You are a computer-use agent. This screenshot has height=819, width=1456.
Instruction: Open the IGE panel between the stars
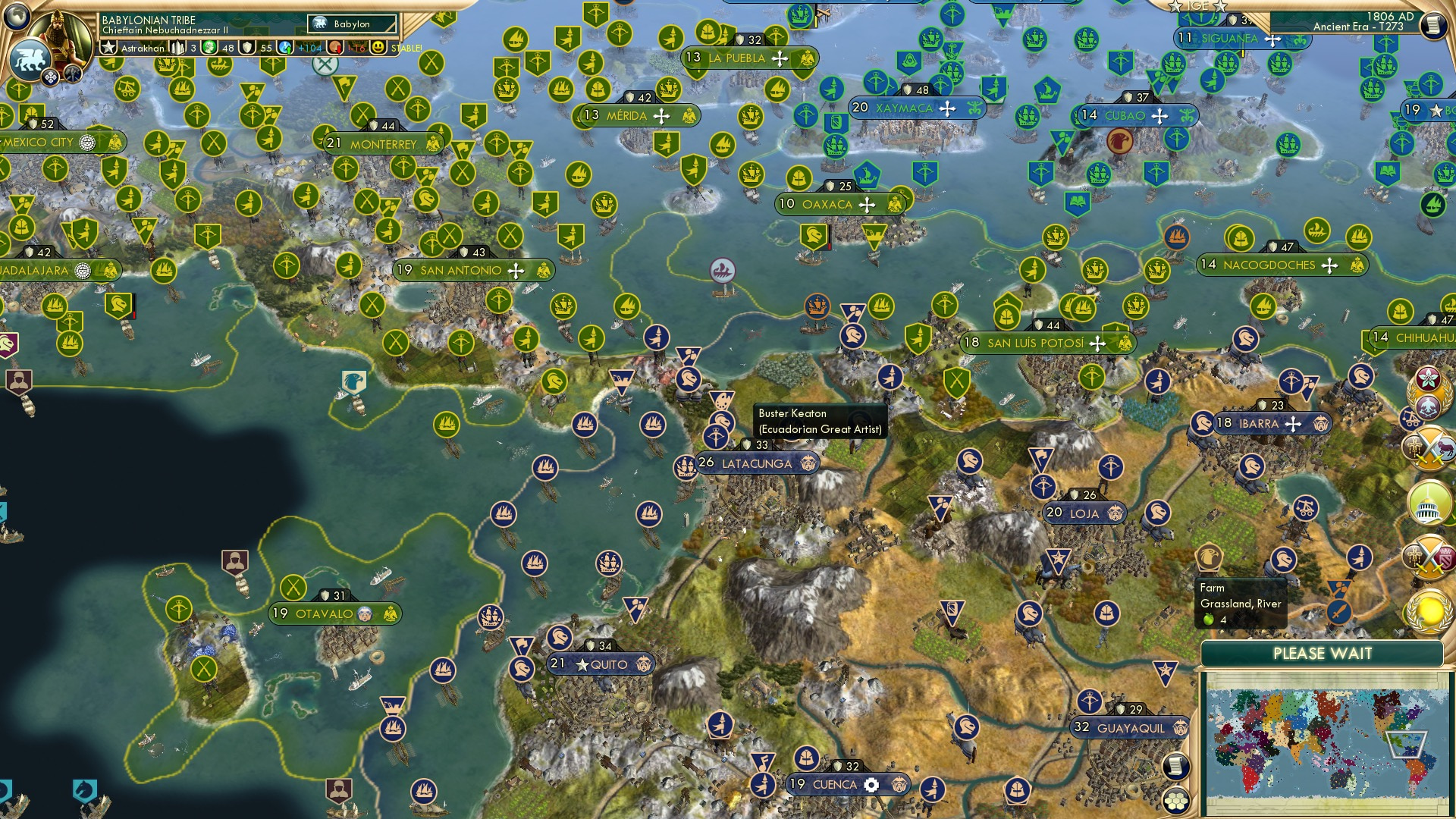[1197, 6]
